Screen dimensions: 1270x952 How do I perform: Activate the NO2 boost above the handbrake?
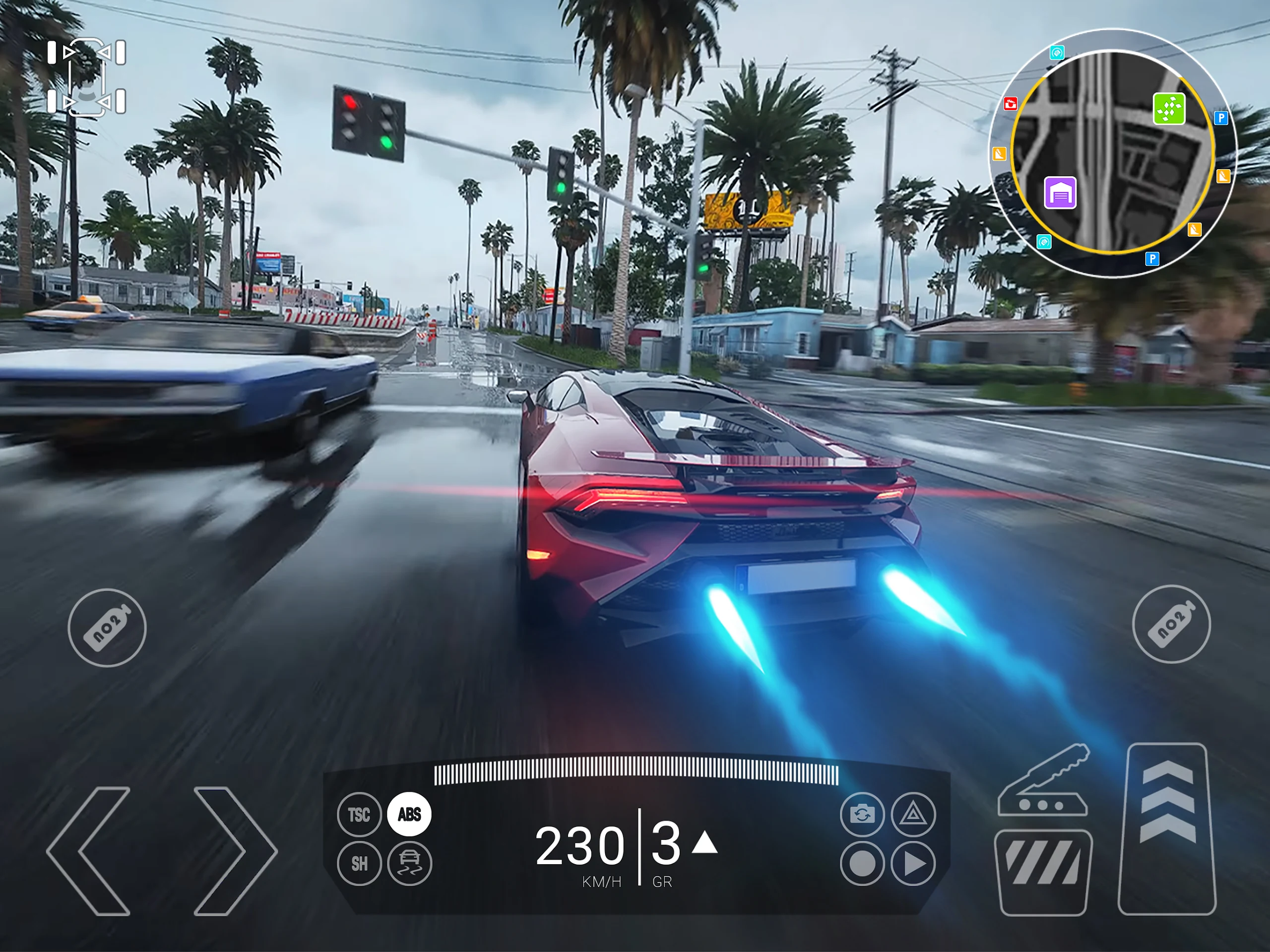(x=1171, y=624)
